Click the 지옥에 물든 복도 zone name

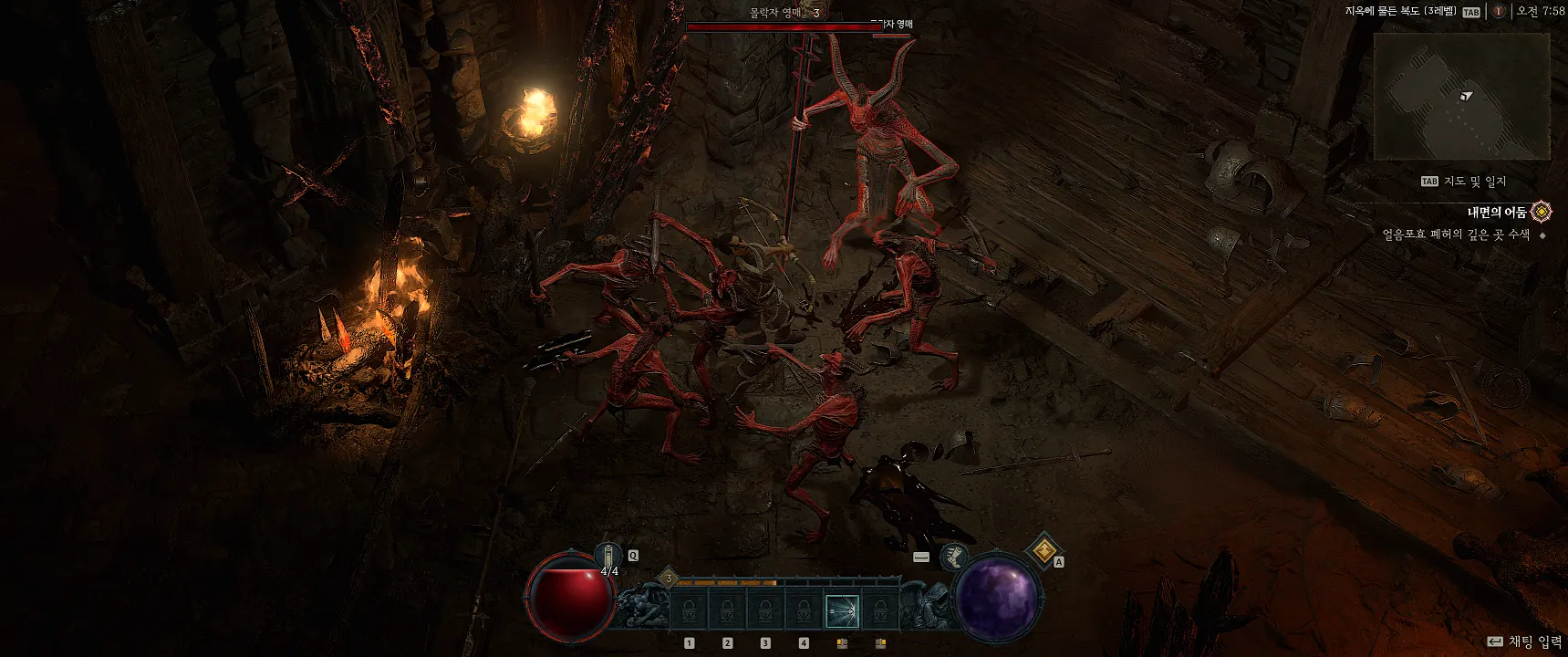tap(1400, 12)
